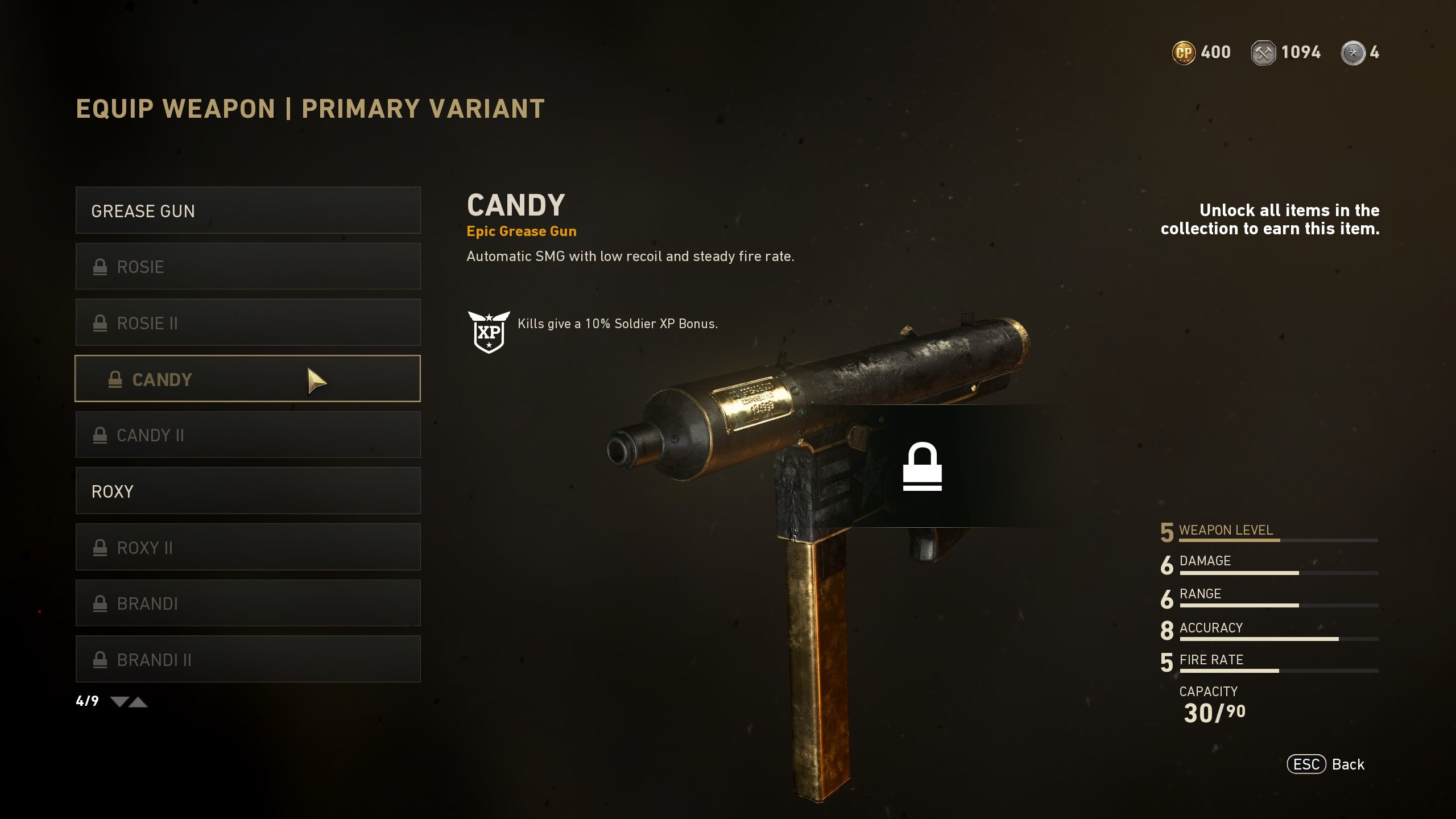The image size is (1456, 819).
Task: Click the lock icon beside ROXY II
Action: click(101, 547)
